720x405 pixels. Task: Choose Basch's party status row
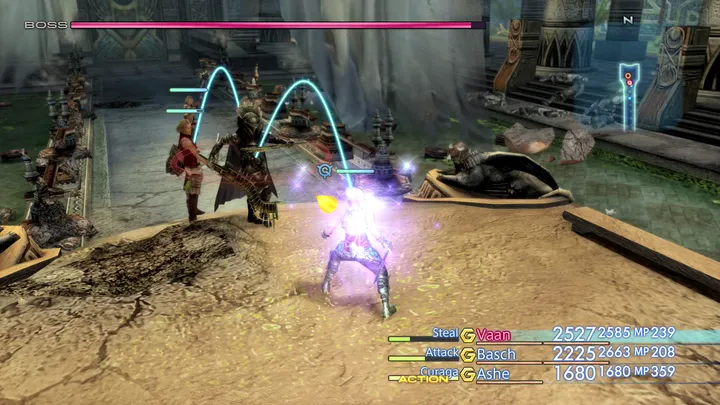[x=496, y=354]
